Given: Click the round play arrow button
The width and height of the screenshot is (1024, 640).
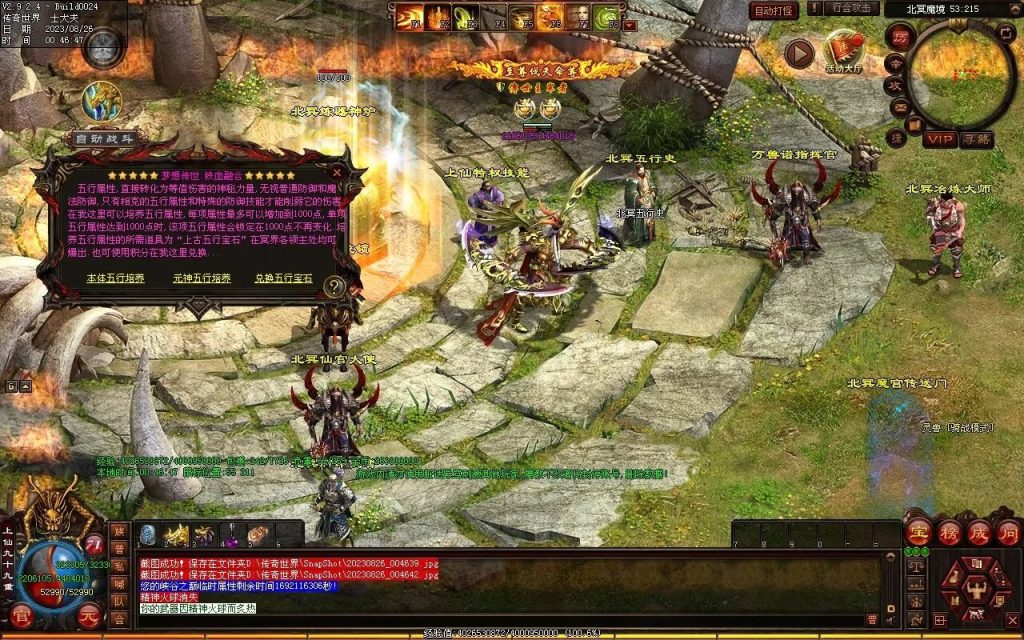Looking at the screenshot, I should click(799, 52).
